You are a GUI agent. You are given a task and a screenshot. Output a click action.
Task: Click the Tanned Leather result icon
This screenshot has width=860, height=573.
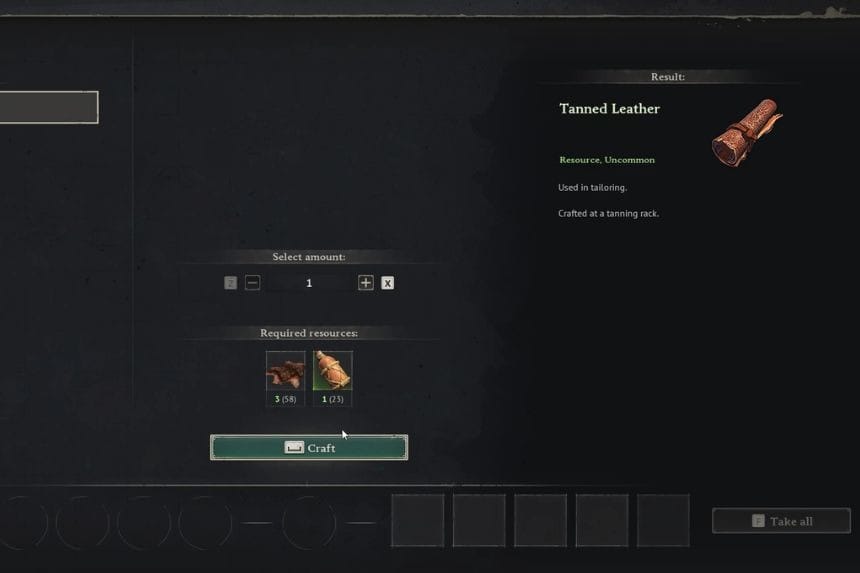[x=746, y=132]
